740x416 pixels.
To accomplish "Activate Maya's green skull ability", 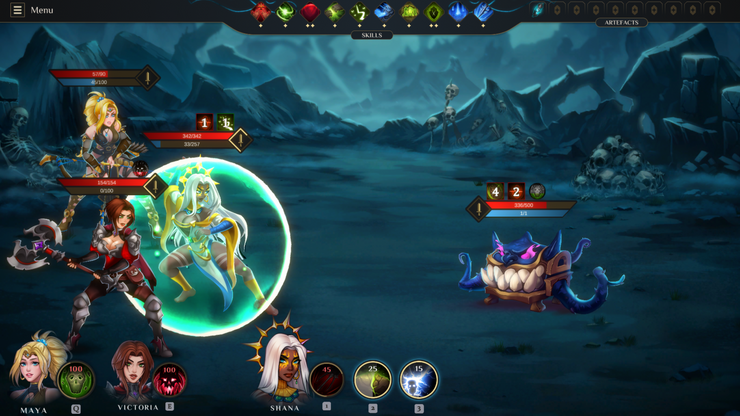I will click(76, 380).
